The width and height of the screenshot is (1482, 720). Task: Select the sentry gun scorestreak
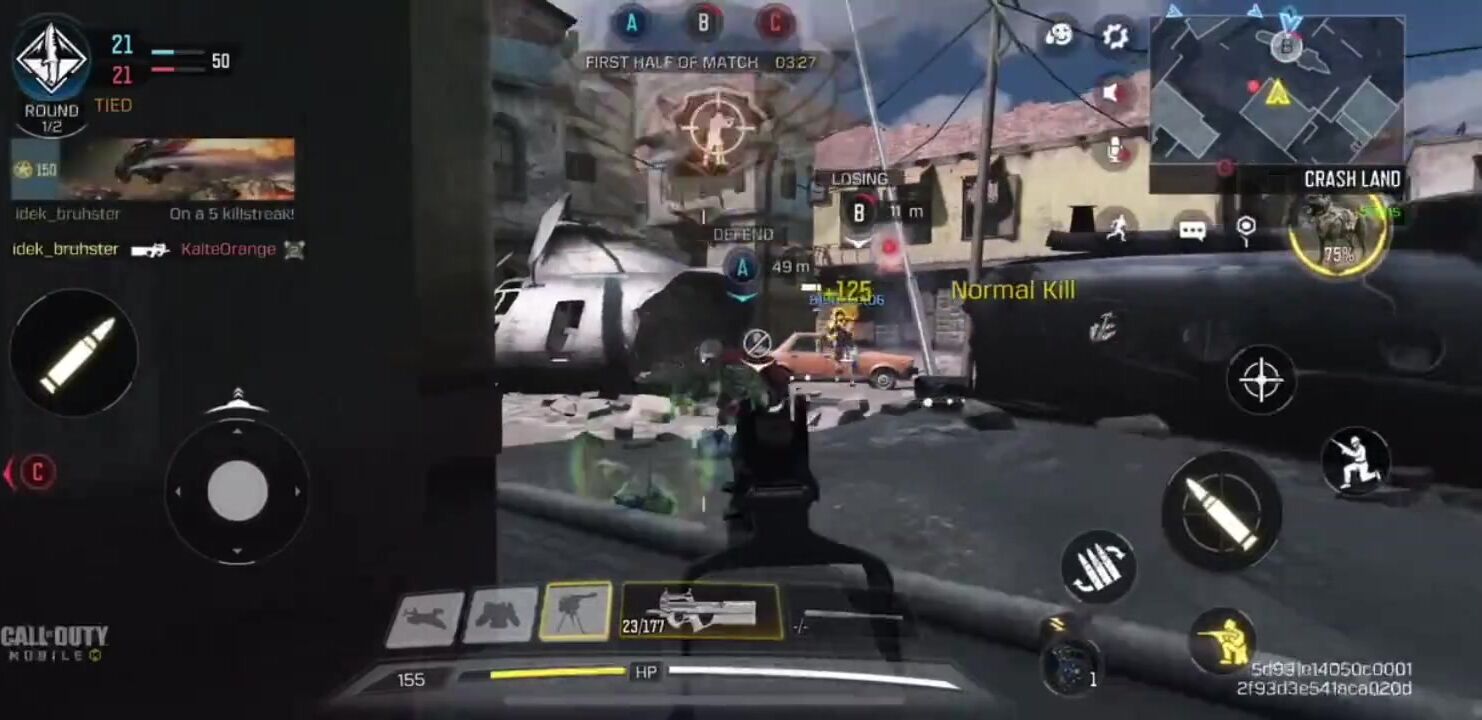575,611
